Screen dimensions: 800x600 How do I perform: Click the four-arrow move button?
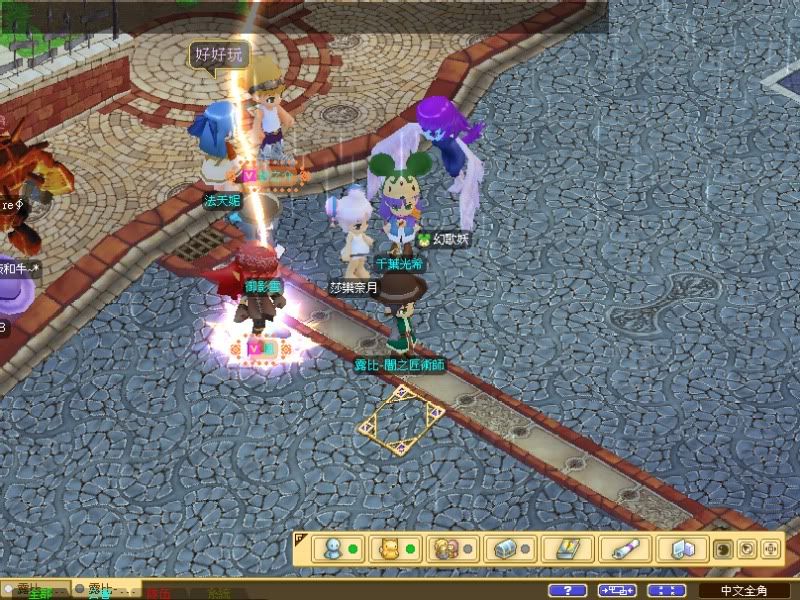click(x=770, y=549)
